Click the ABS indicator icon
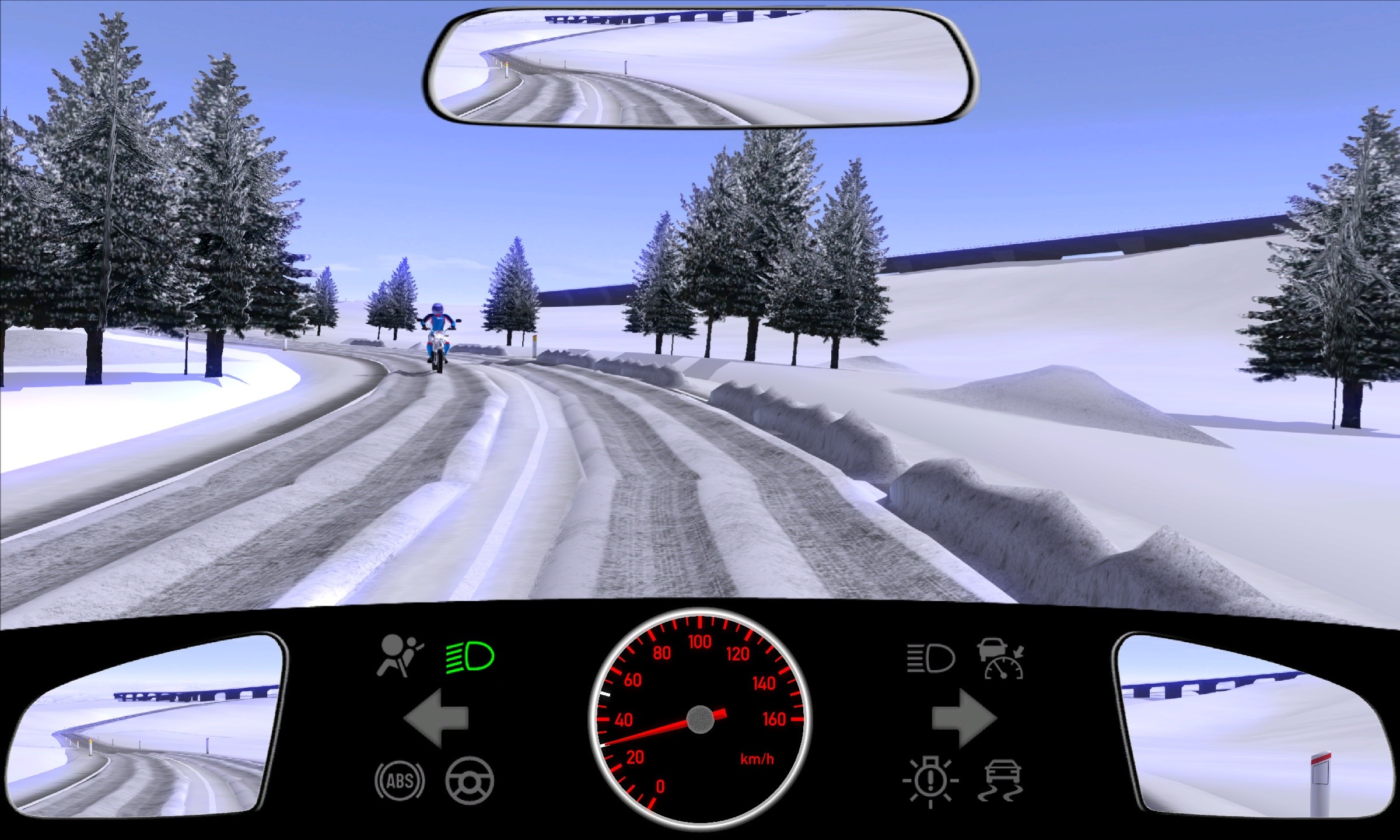This screenshot has width=1400, height=840. (x=400, y=780)
